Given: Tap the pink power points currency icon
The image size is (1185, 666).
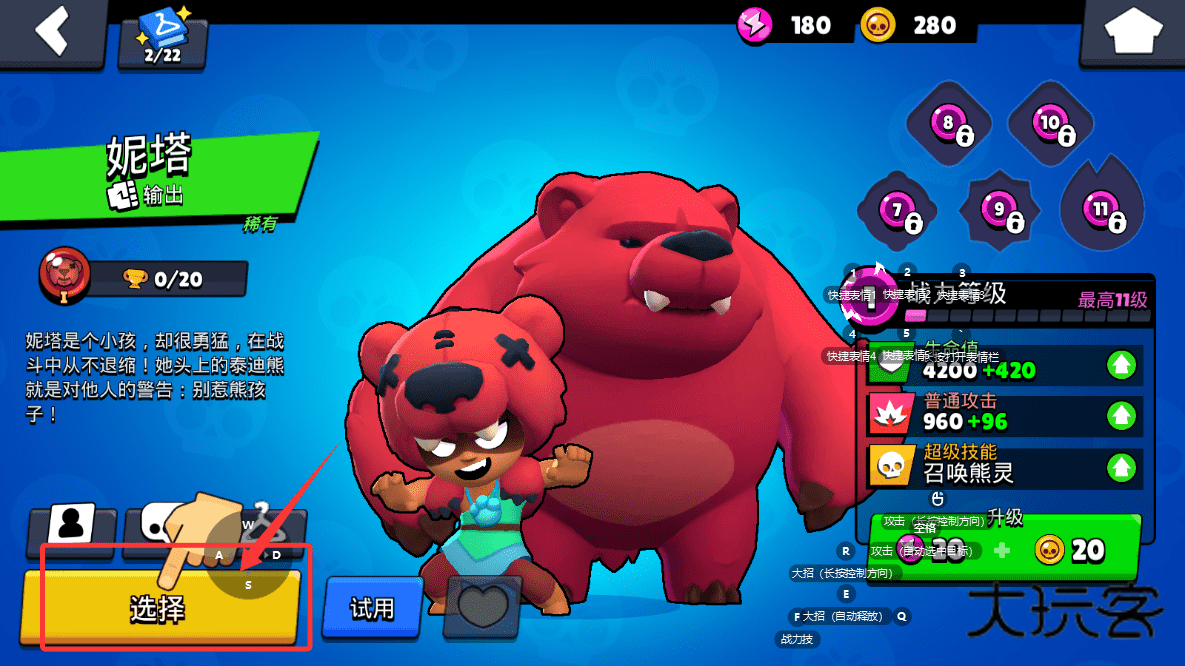Looking at the screenshot, I should pyautogui.click(x=755, y=24).
